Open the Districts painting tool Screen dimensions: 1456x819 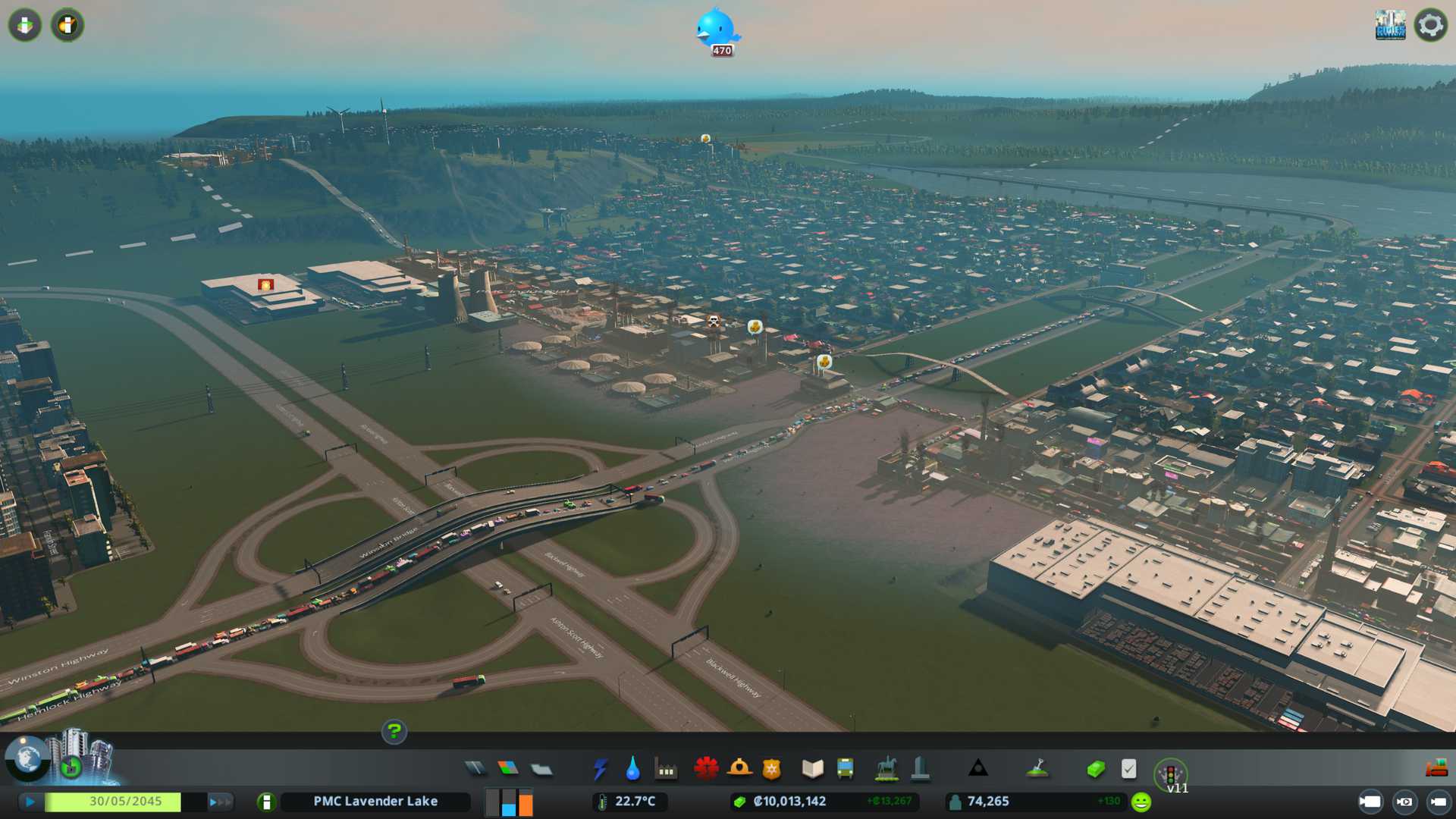tap(541, 770)
